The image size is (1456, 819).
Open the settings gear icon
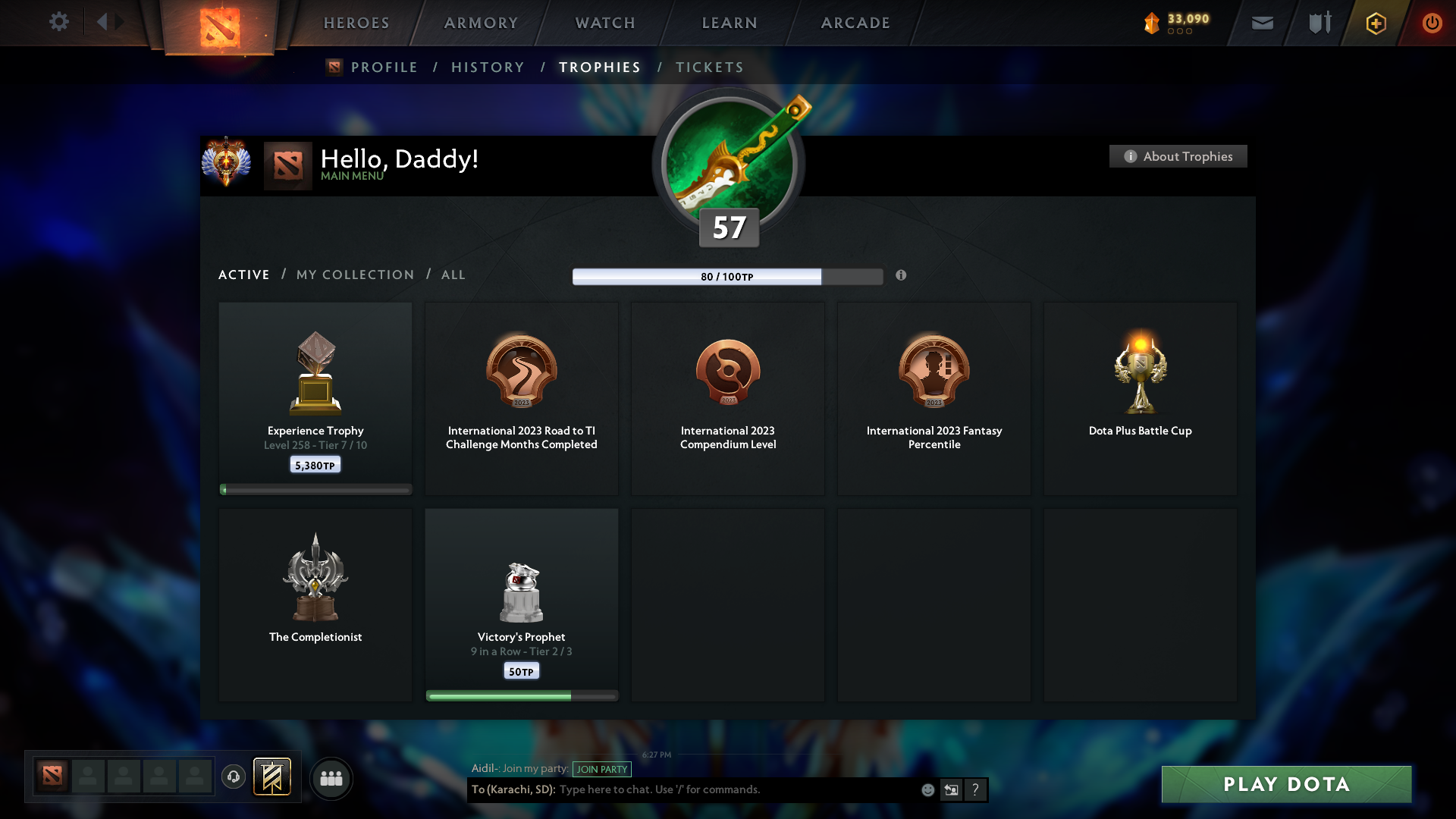[x=59, y=23]
